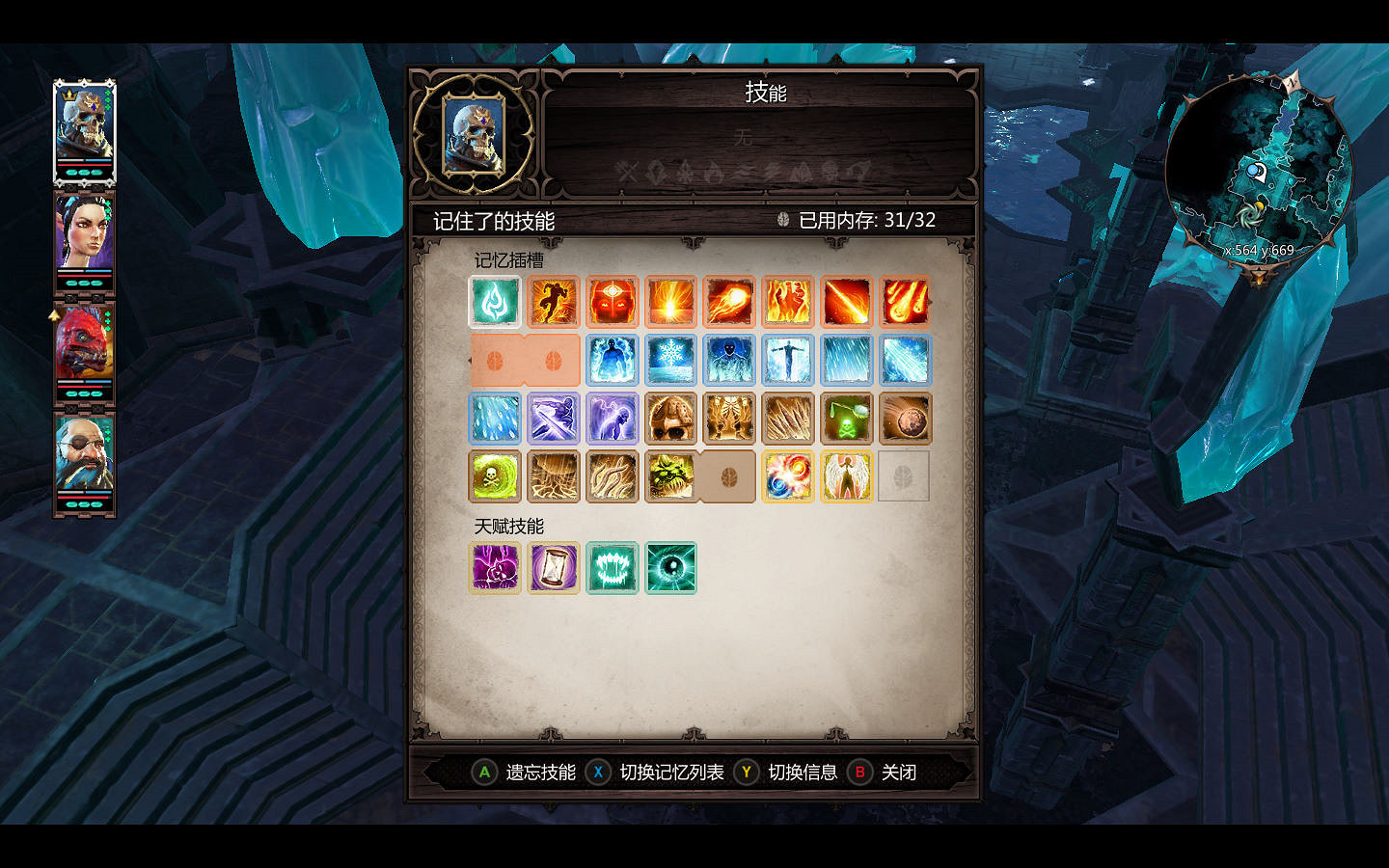Select the Peace of Mind skill icon

click(613, 300)
